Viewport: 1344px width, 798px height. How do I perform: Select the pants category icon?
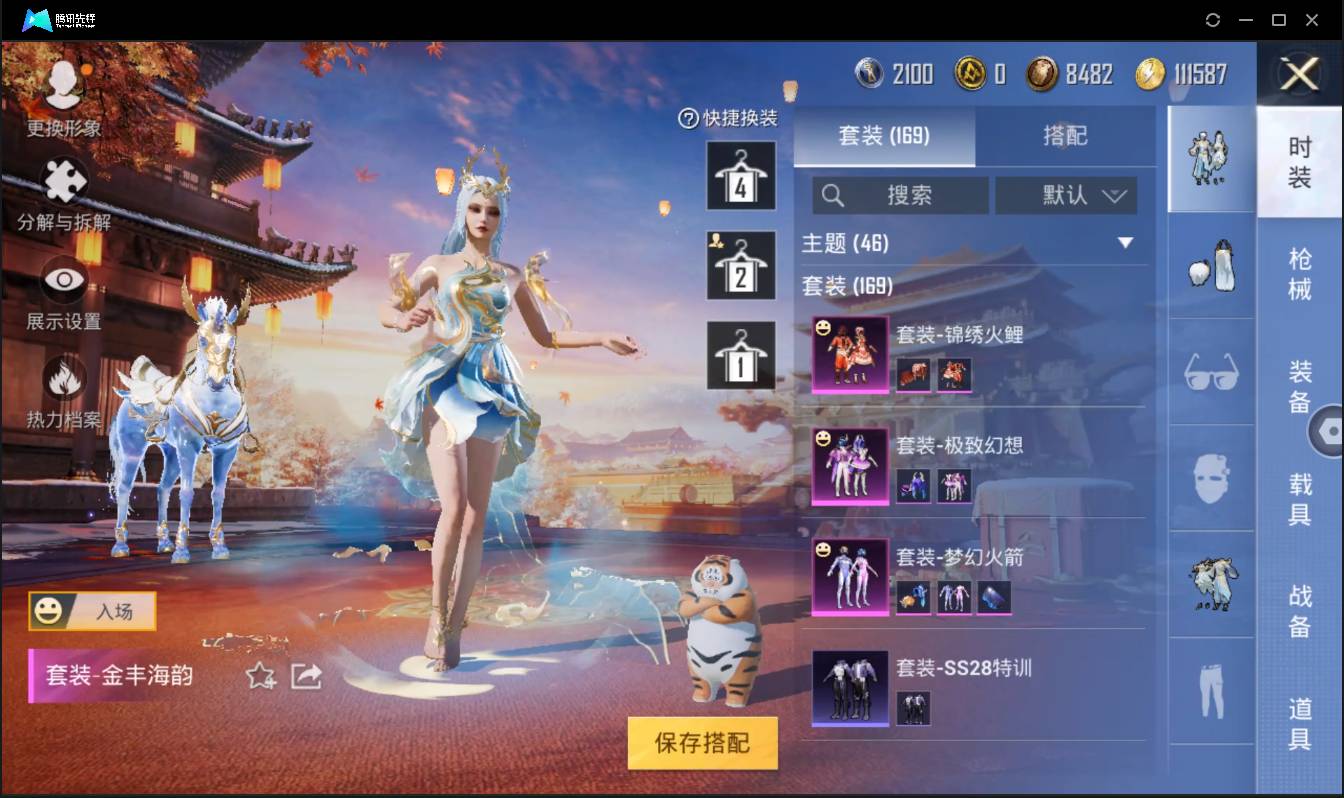[1210, 692]
